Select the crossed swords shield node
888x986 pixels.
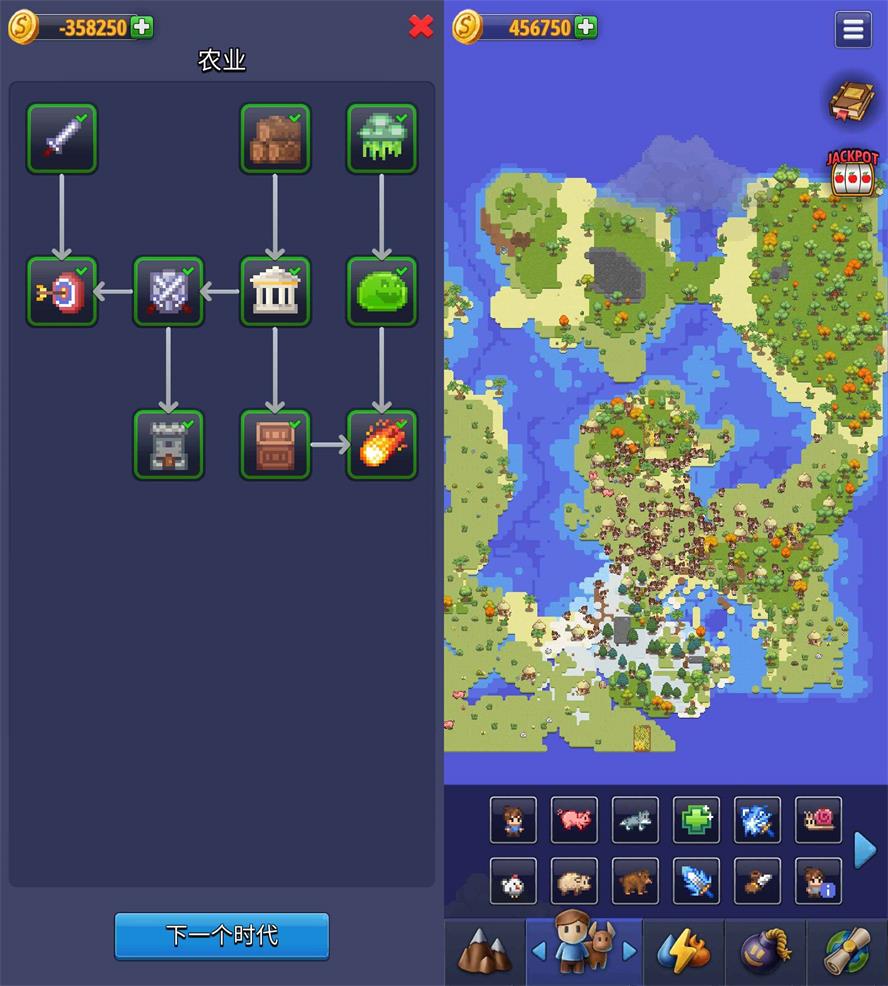[168, 292]
